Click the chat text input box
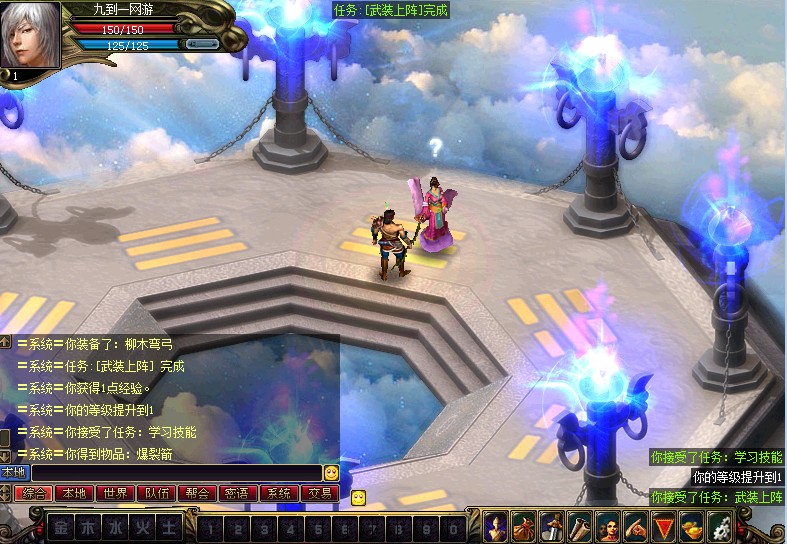Image resolution: width=787 pixels, height=544 pixels. [x=176, y=472]
